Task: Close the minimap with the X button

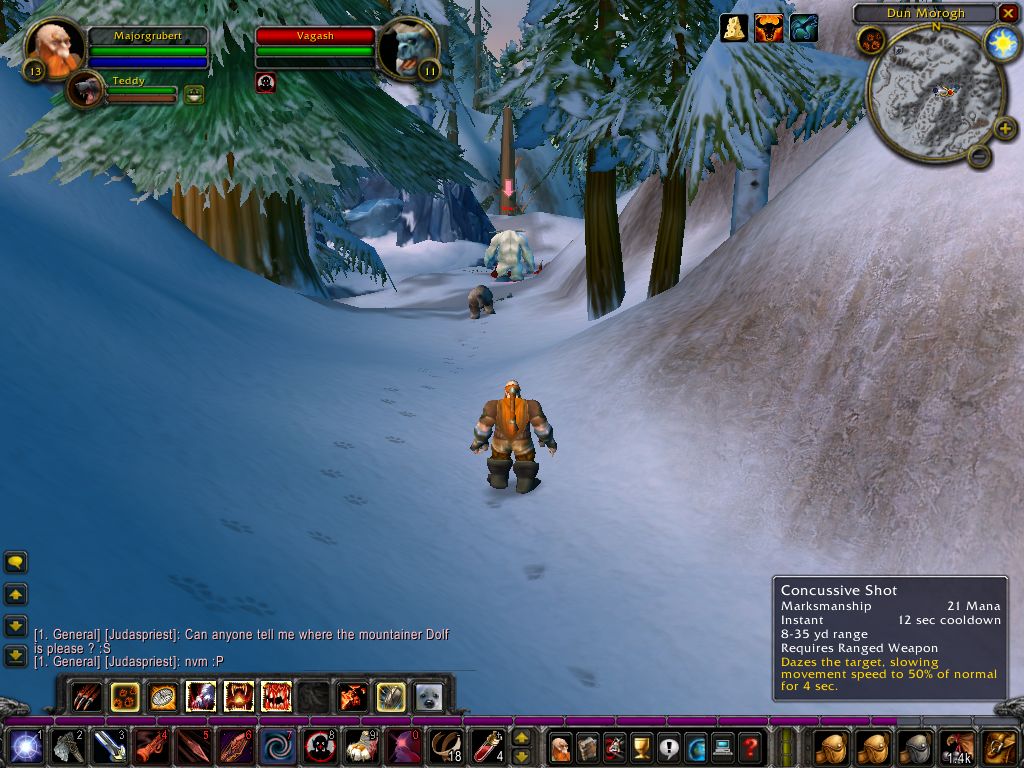Action: click(x=1008, y=13)
